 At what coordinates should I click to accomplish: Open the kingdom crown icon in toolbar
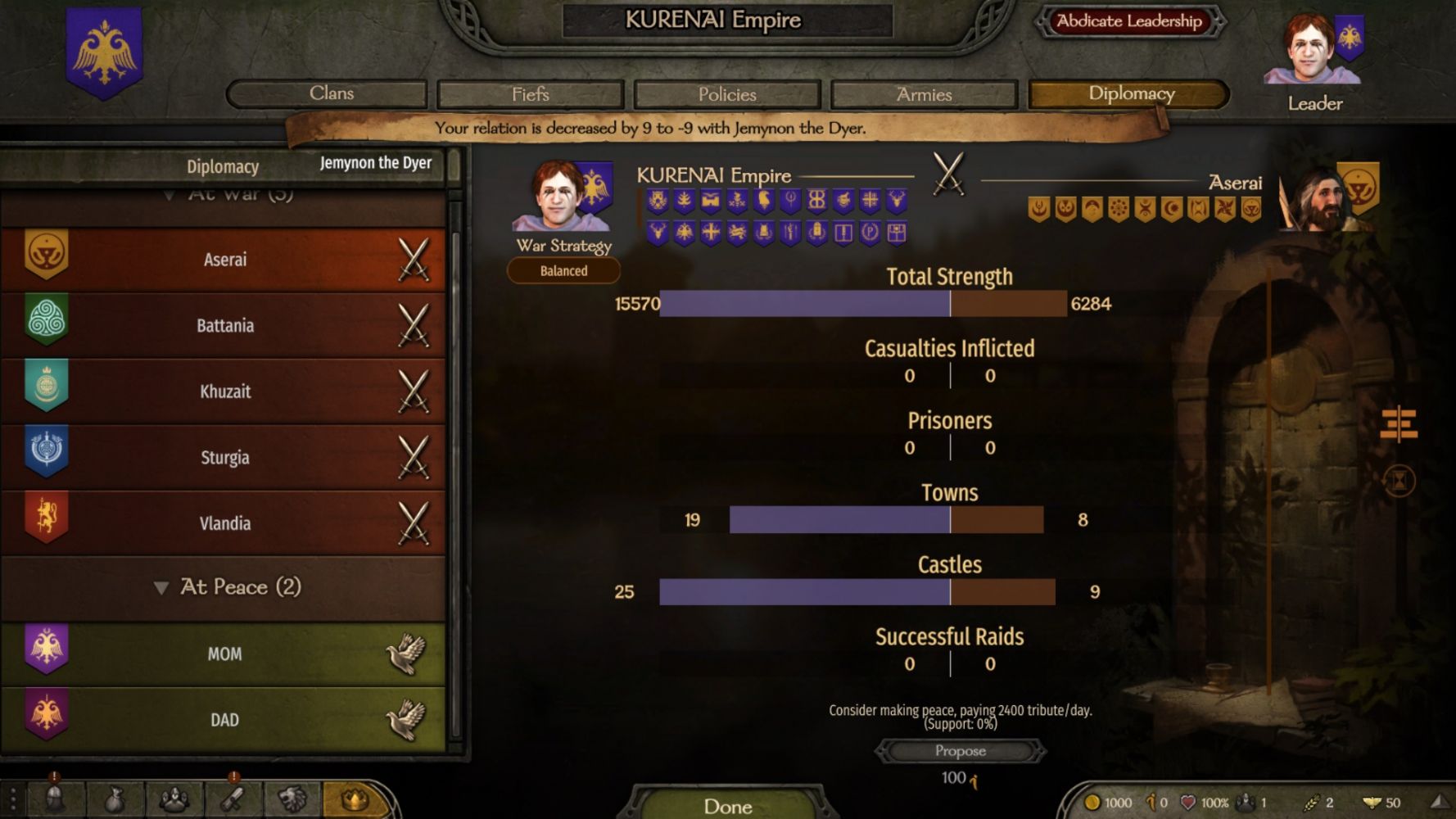(354, 799)
